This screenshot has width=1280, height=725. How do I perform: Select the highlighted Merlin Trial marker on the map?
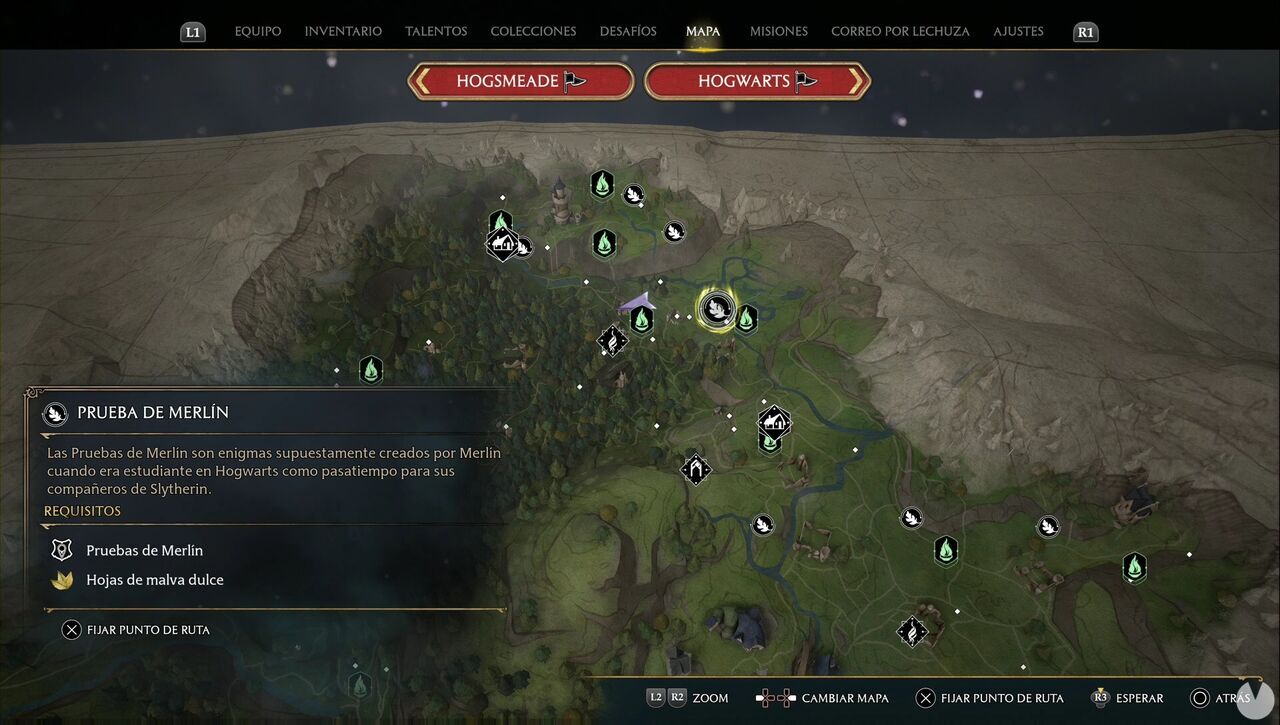coord(718,309)
